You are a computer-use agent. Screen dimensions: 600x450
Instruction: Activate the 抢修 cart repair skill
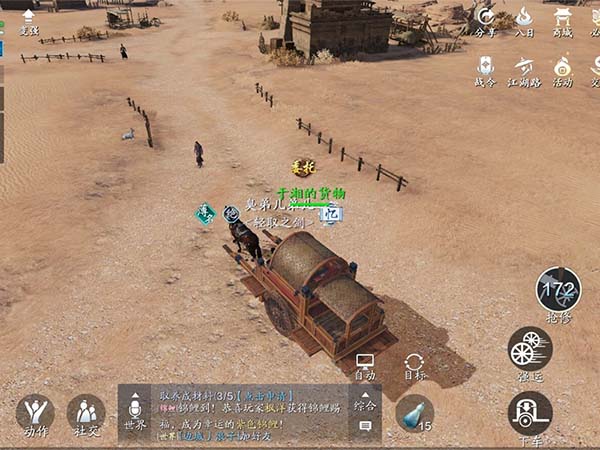(x=558, y=291)
